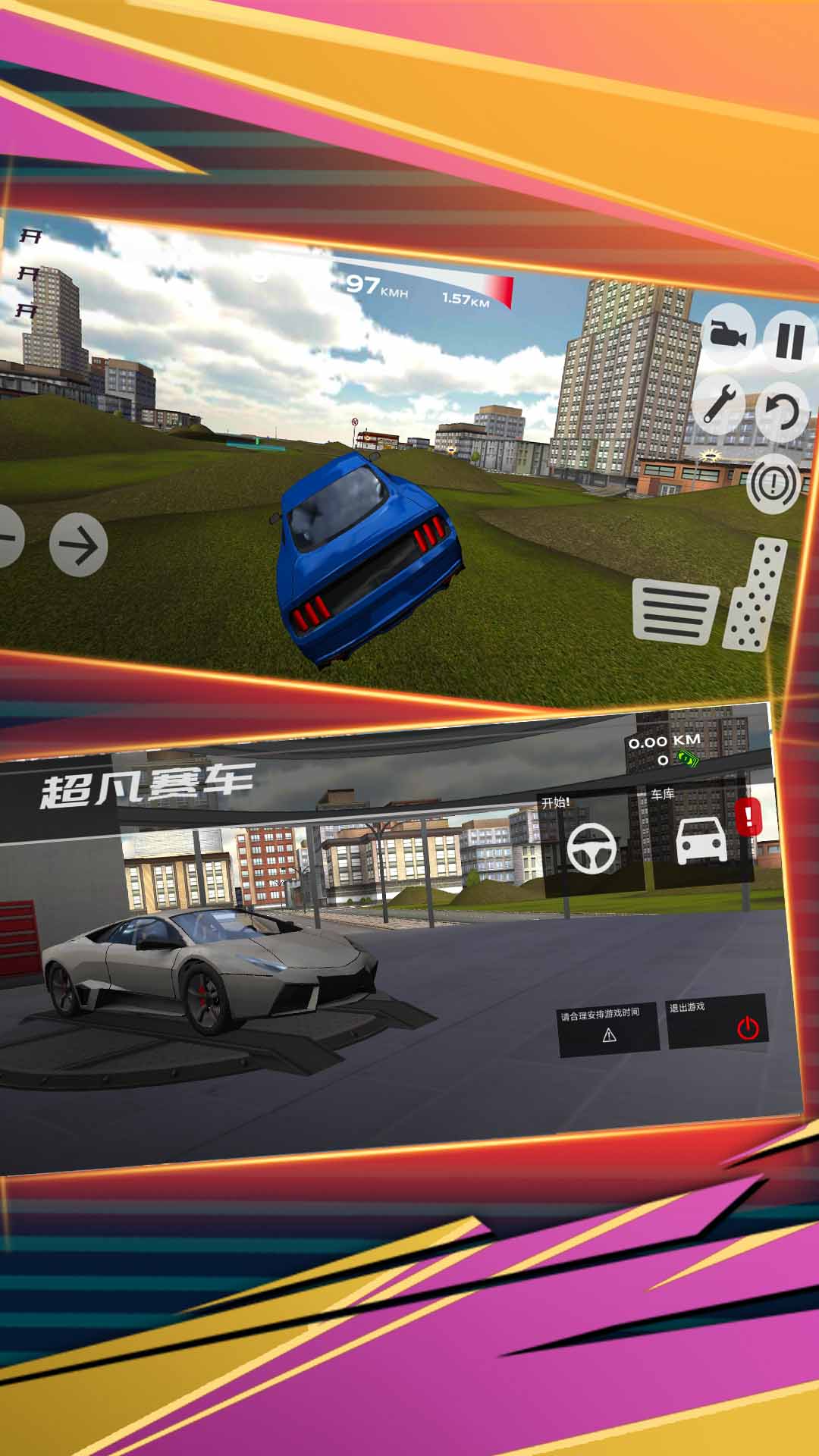Exit the game with 退出游戏
This screenshot has height=1456, width=819.
pos(717,1022)
